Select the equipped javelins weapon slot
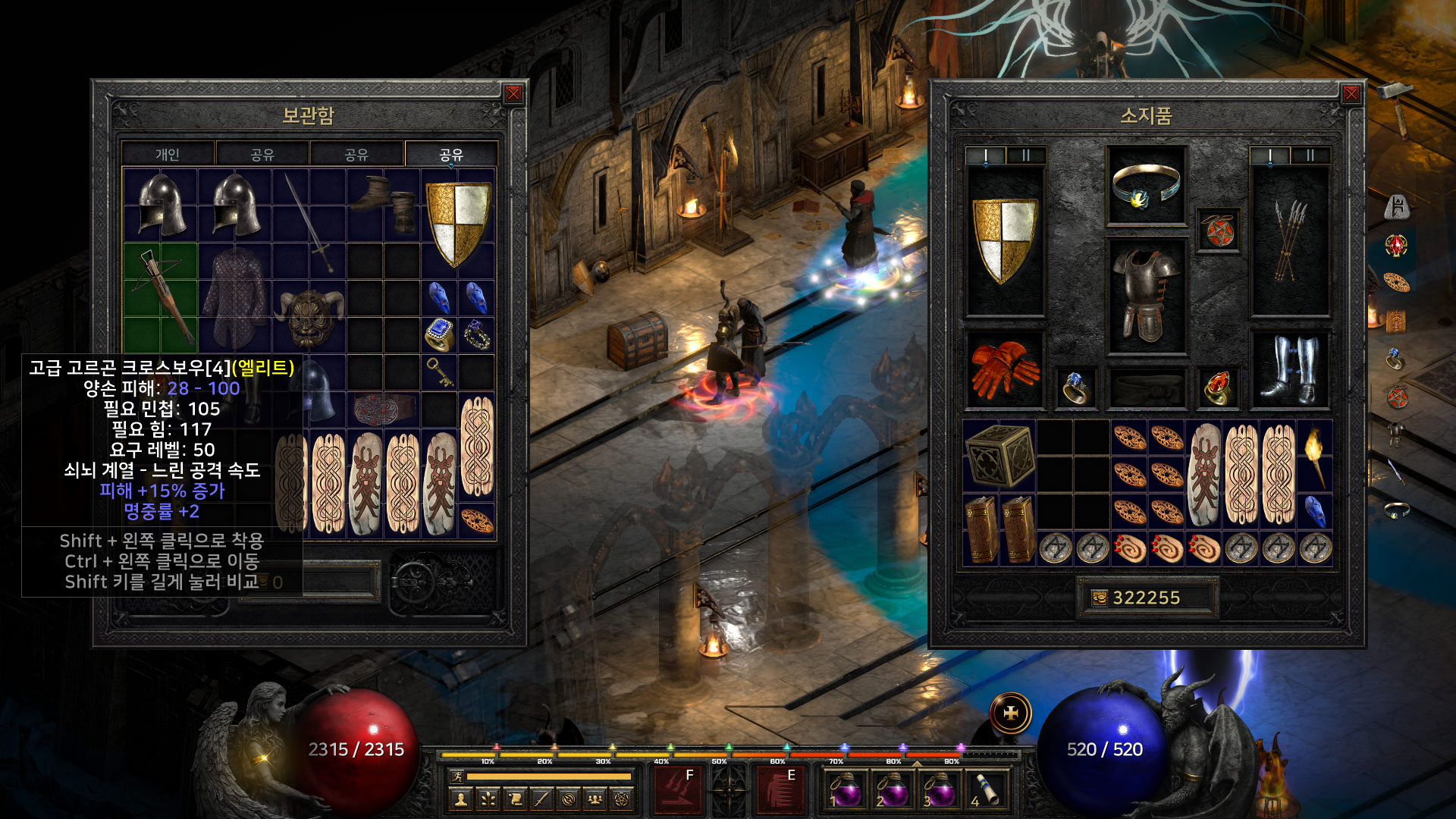 click(1289, 241)
